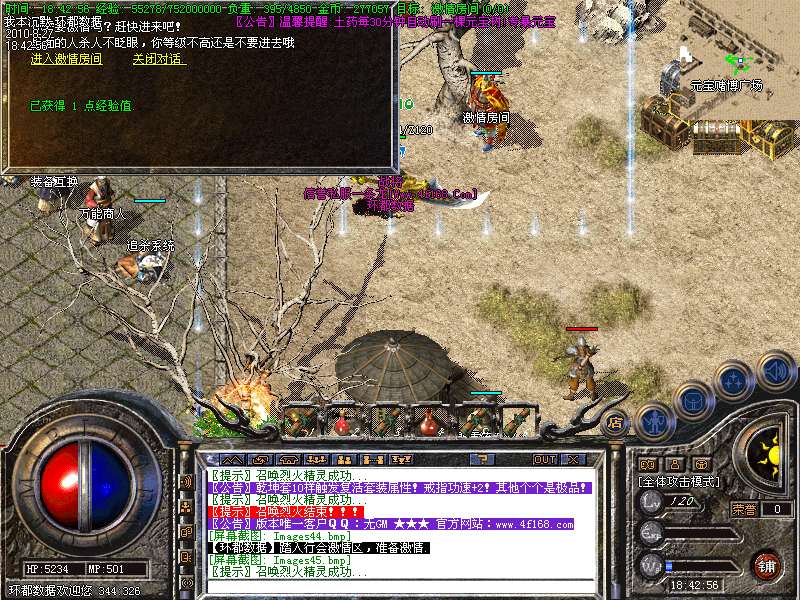
Task: Toggle the sound speaker round button
Action: pyautogui.click(x=776, y=370)
